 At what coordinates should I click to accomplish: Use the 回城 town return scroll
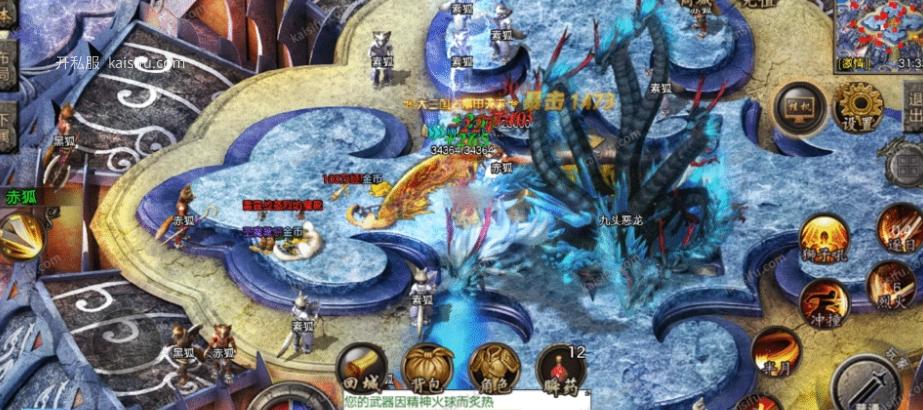point(361,369)
